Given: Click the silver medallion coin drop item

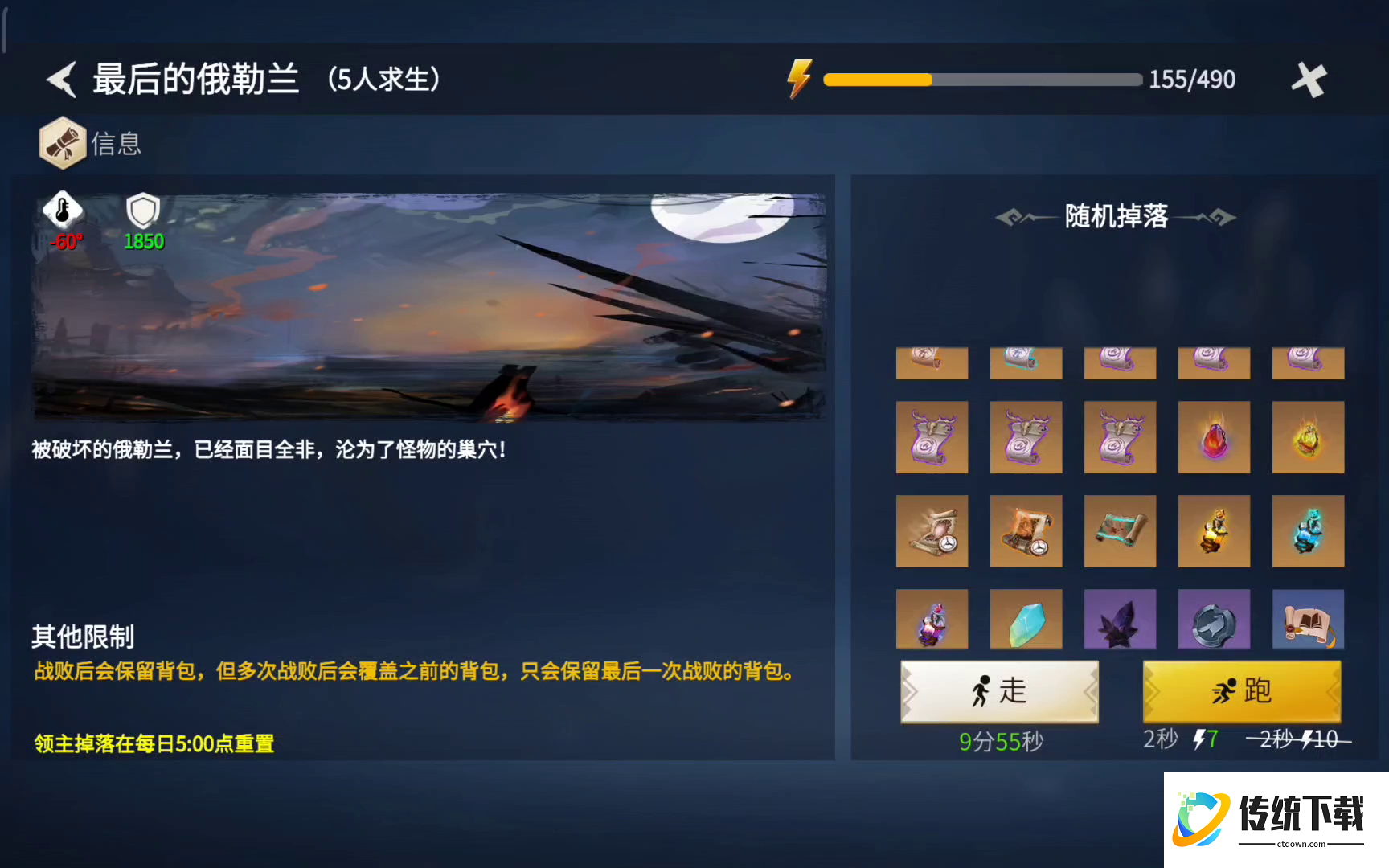Looking at the screenshot, I should [x=1214, y=619].
